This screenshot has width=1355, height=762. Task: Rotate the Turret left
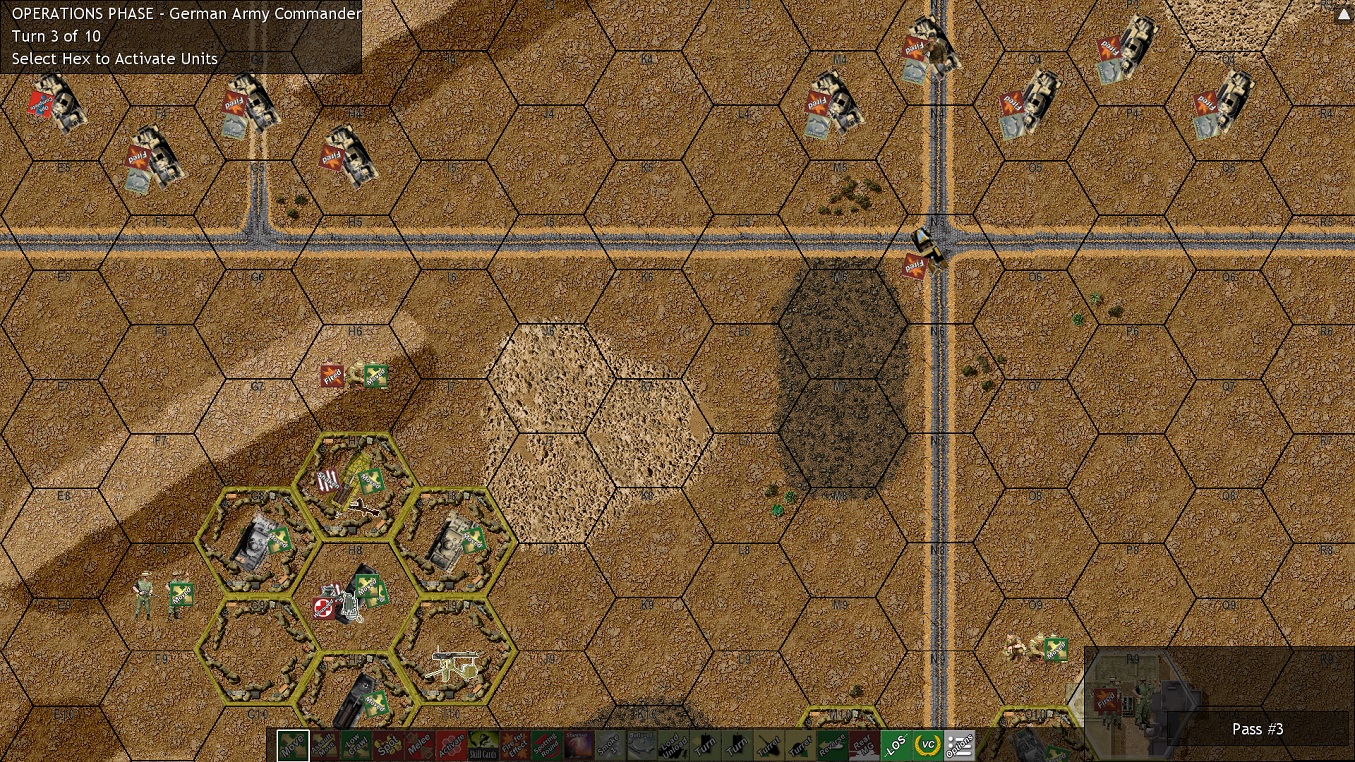pyautogui.click(x=769, y=744)
